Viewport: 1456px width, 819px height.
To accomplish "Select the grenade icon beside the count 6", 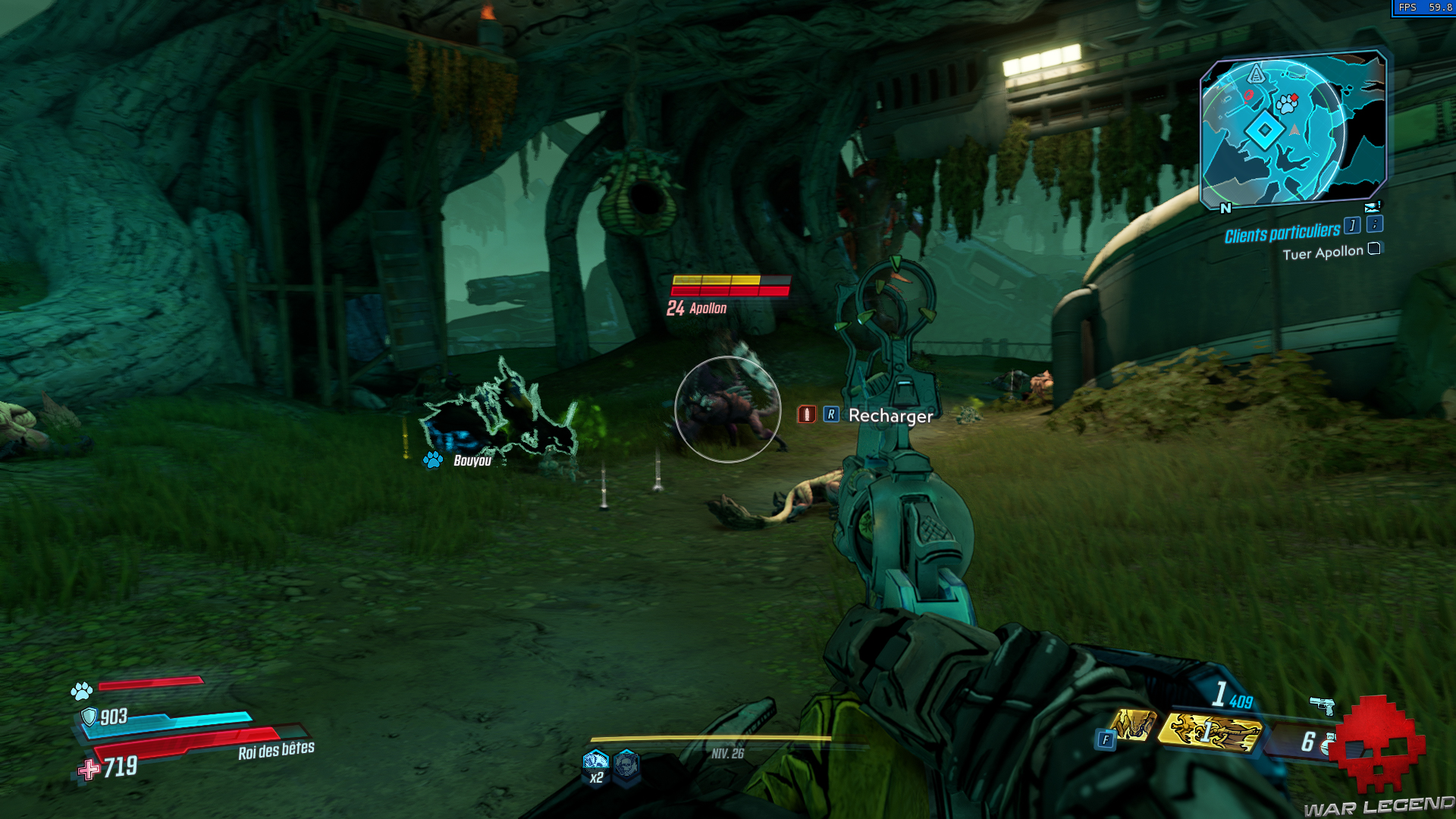I will (x=1326, y=745).
